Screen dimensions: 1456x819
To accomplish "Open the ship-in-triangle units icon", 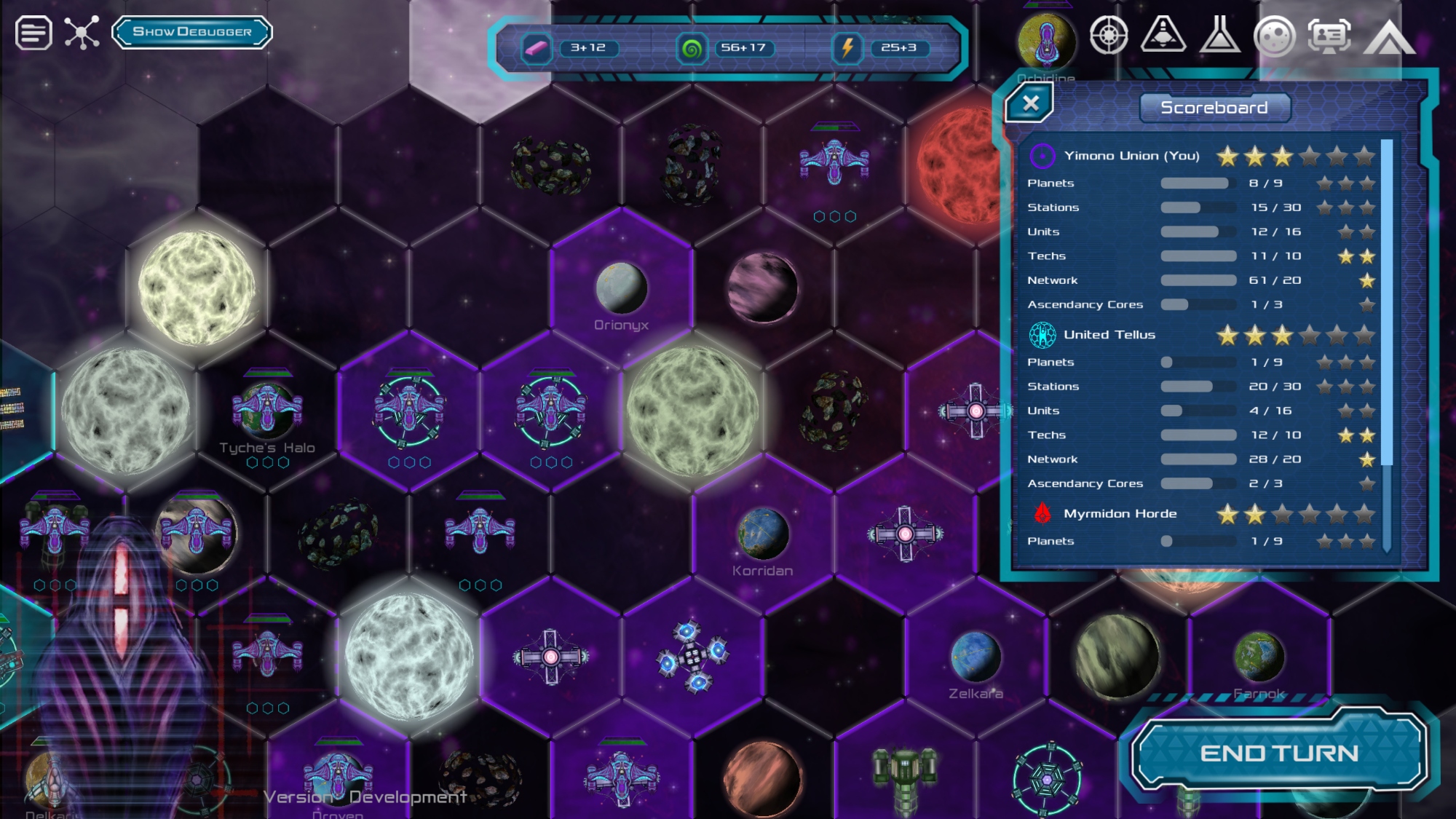I will coord(1163,35).
